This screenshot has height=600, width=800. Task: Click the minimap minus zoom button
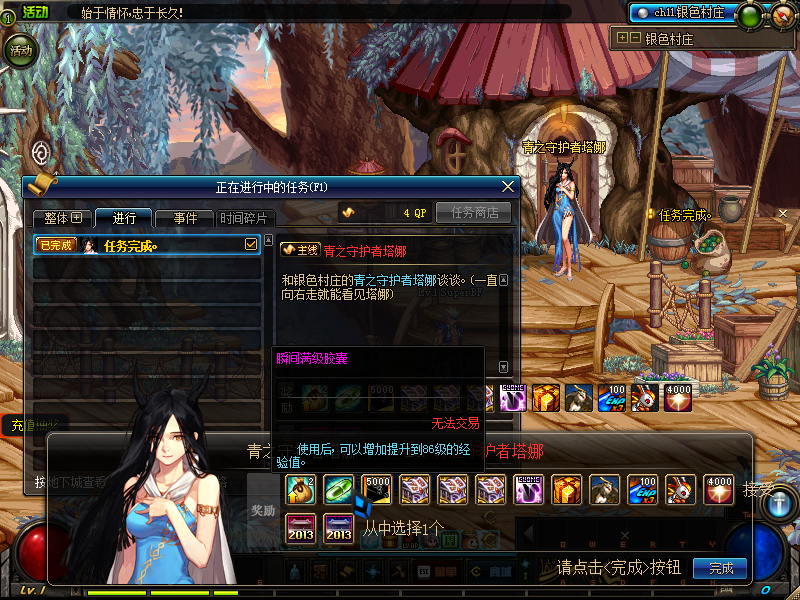pyautogui.click(x=634, y=39)
